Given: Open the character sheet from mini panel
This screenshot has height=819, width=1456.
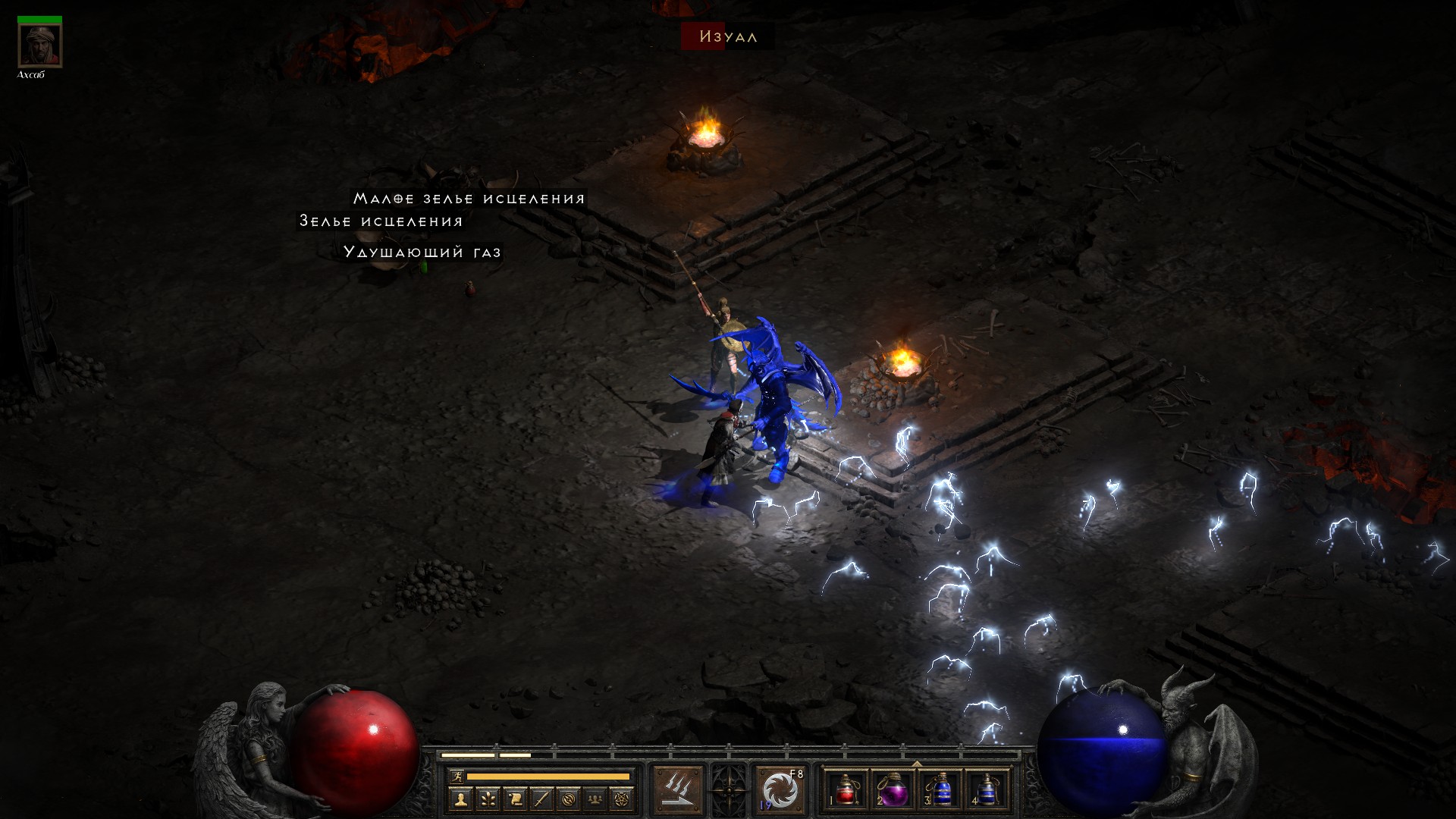Looking at the screenshot, I should tap(461, 799).
